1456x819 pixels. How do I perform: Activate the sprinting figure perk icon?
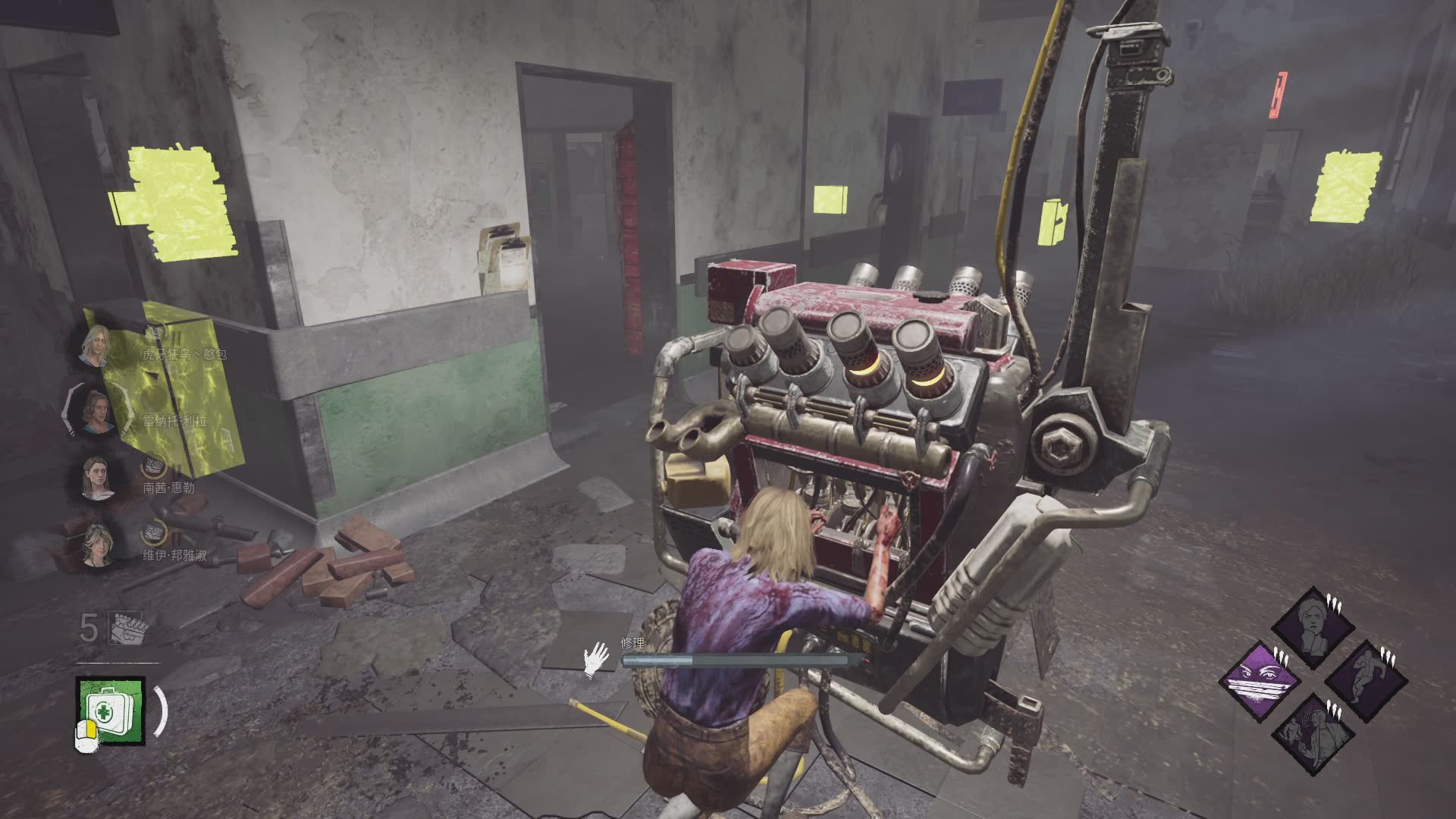click(1366, 679)
